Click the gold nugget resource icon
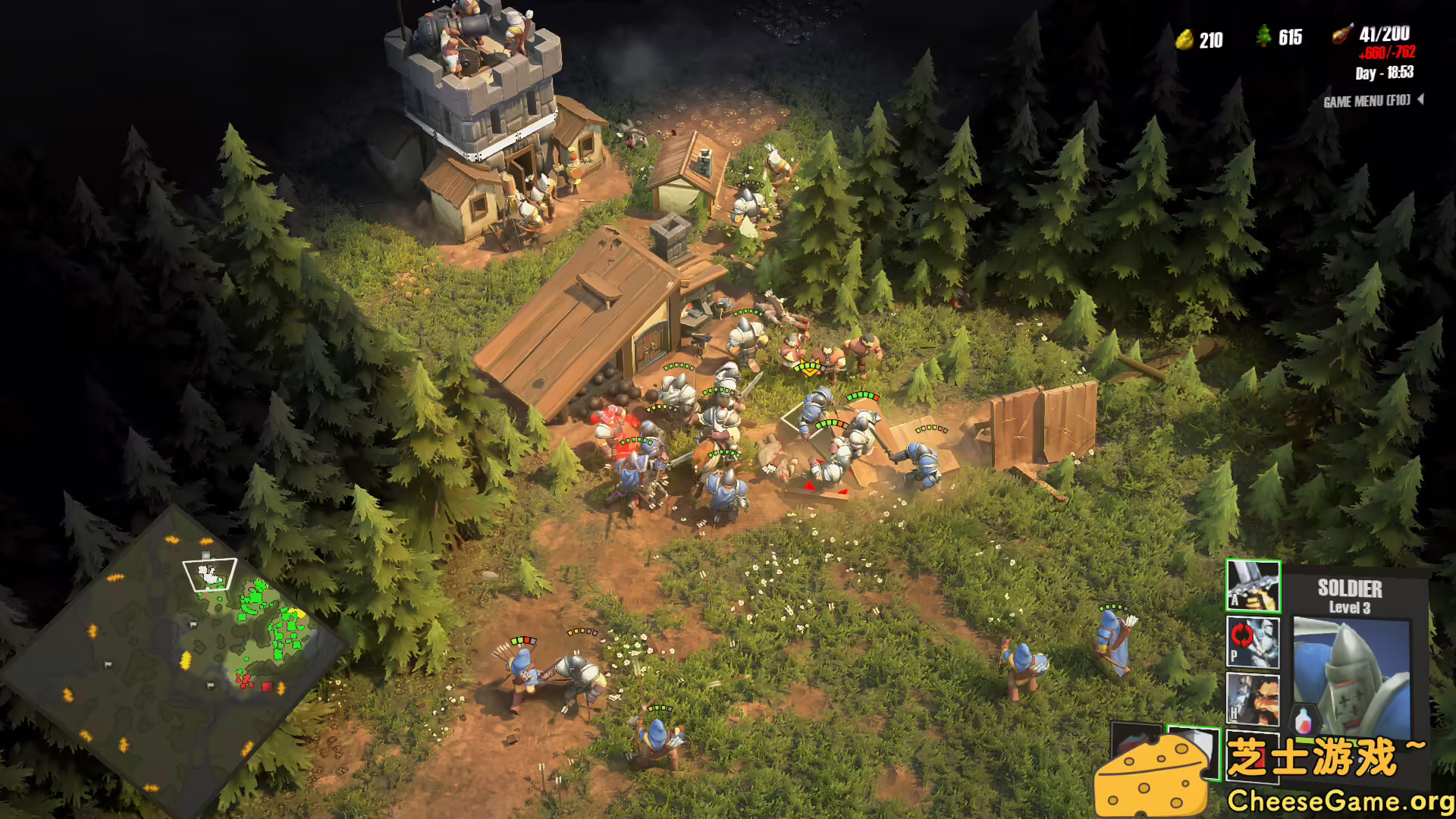1456x819 pixels. point(1184,39)
